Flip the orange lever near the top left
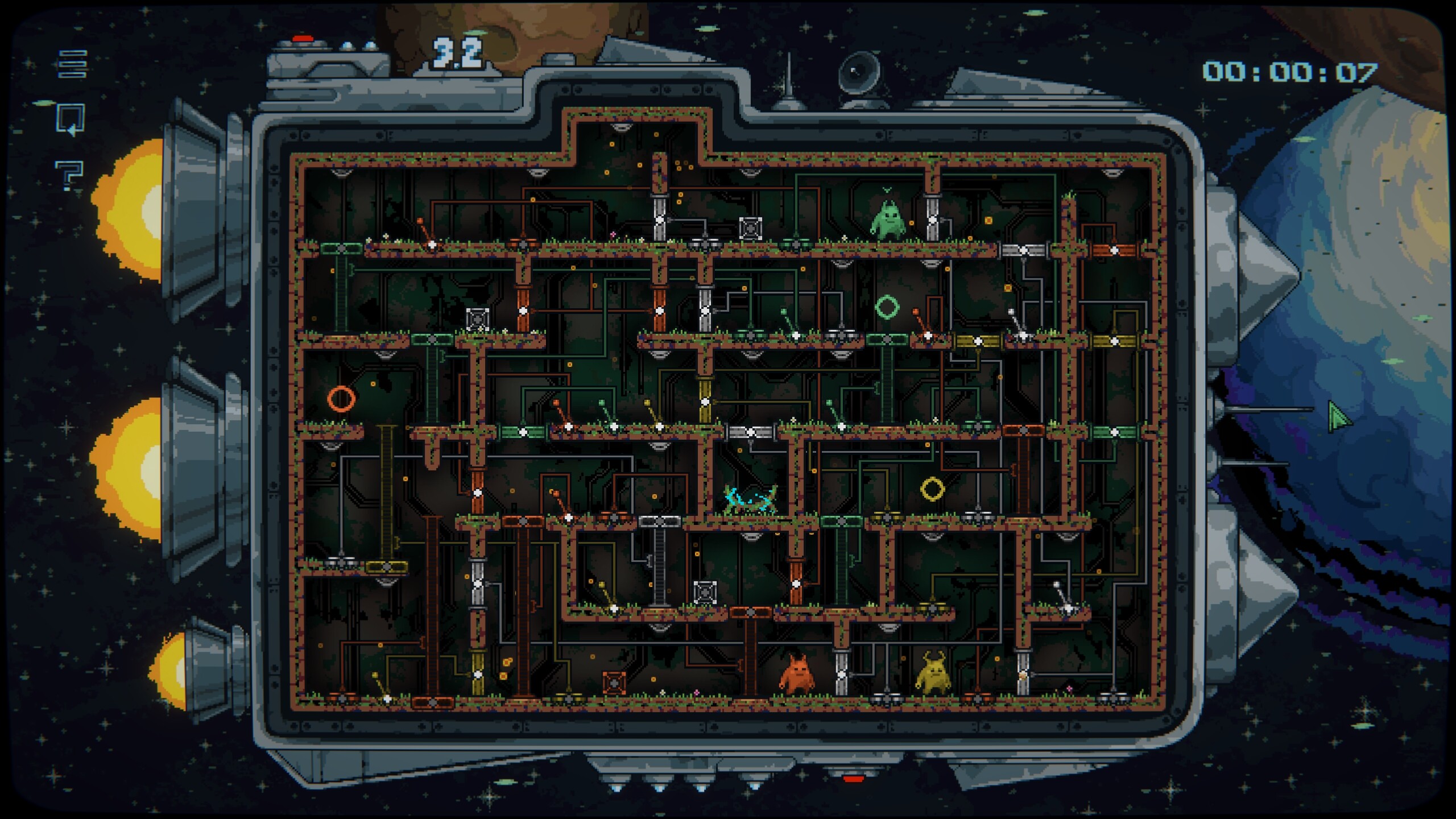This screenshot has height=819, width=1456. point(420,220)
